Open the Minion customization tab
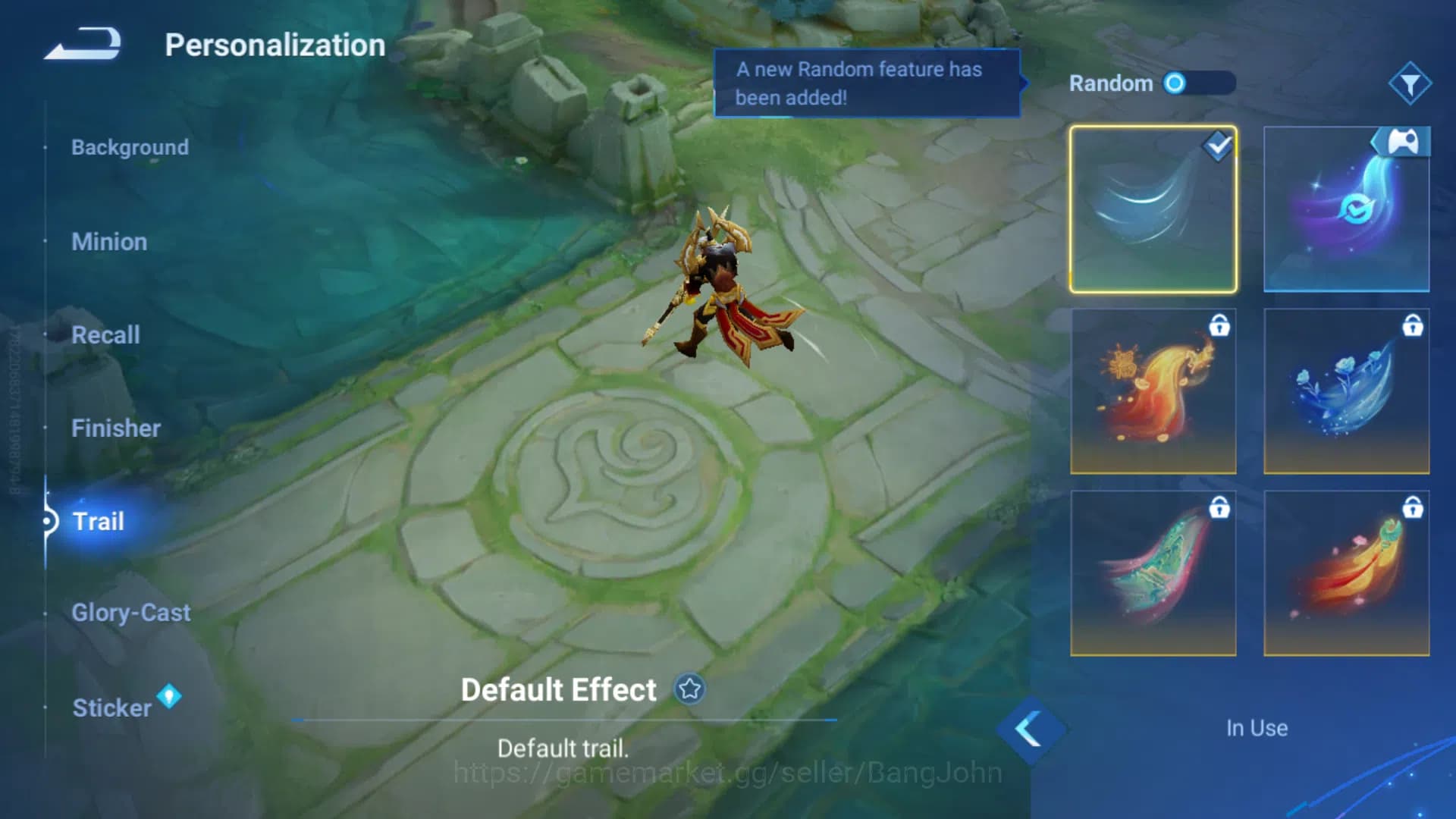 109,241
